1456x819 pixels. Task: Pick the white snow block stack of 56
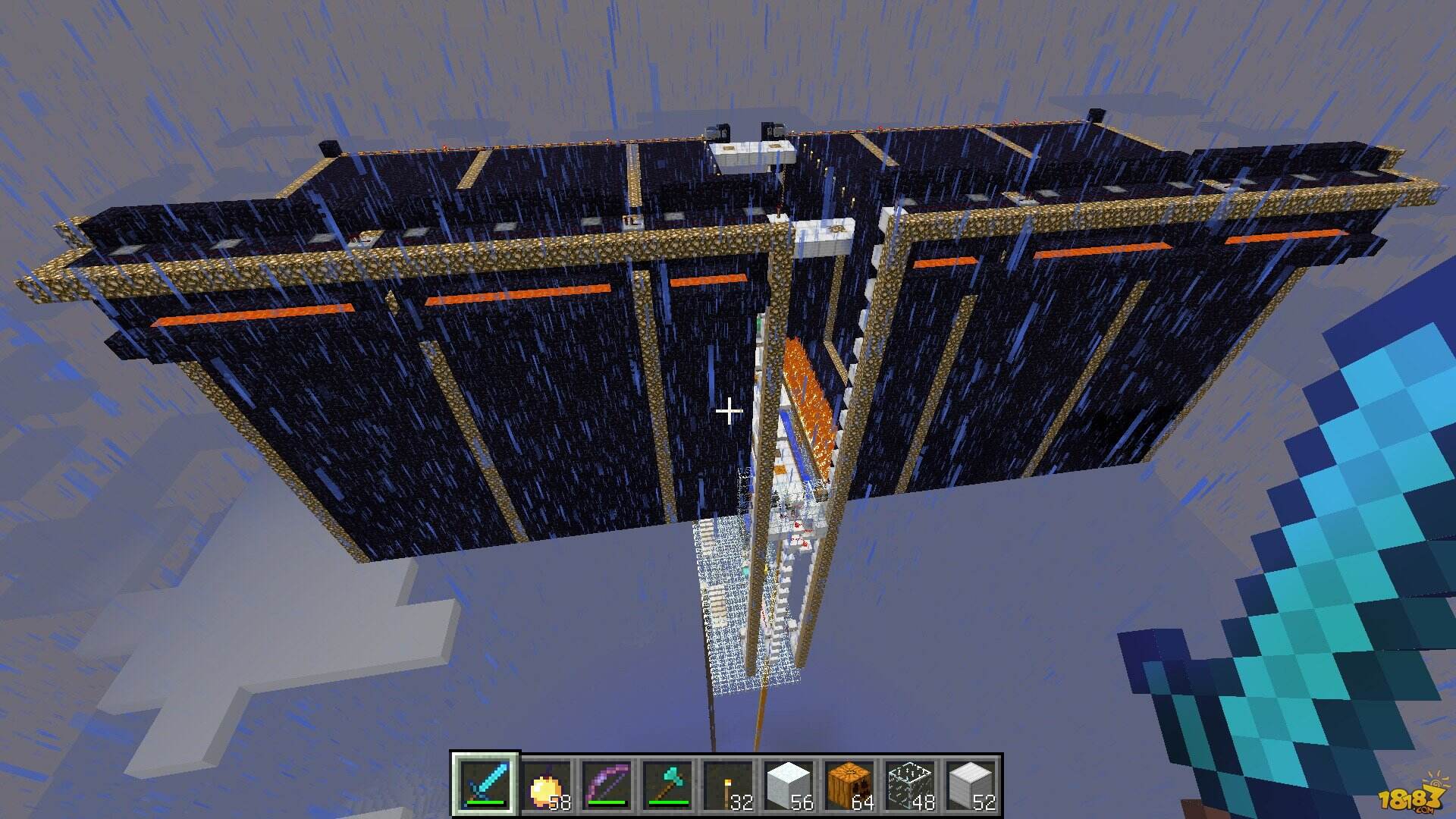click(x=789, y=786)
